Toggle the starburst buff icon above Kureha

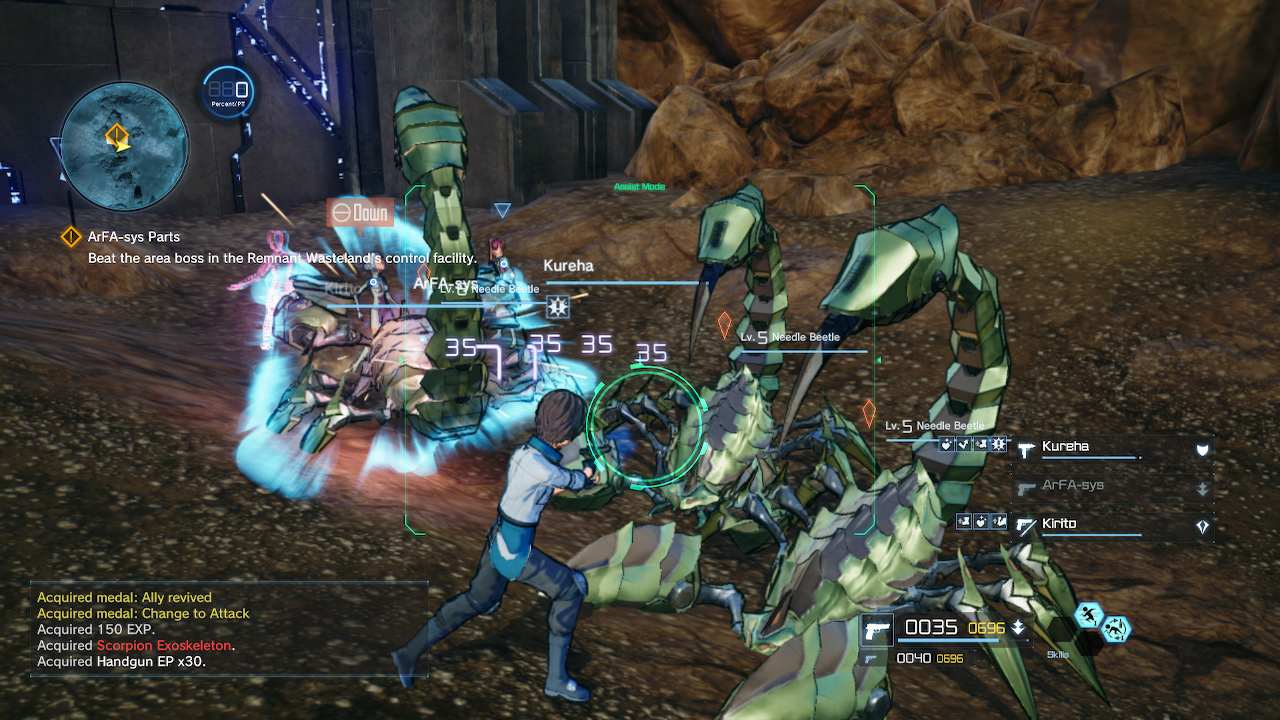997,444
